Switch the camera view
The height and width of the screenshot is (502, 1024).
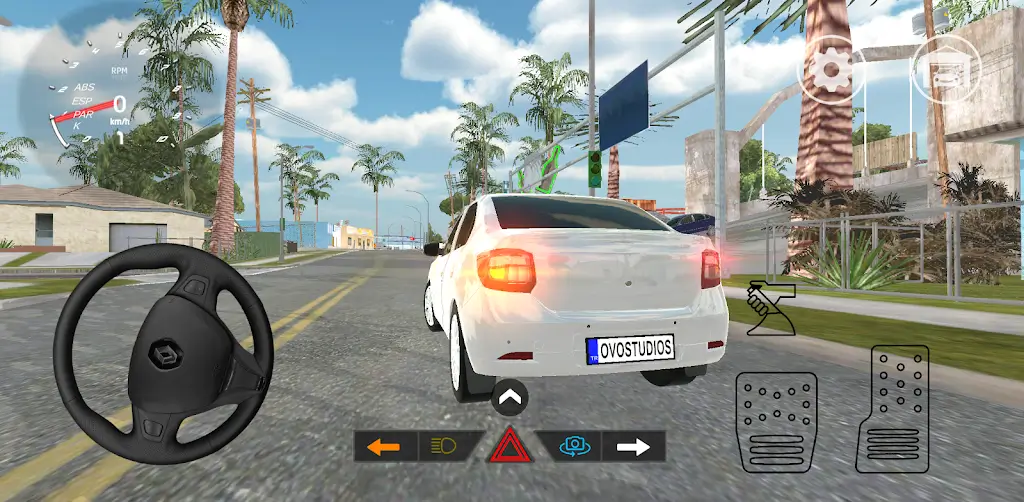coord(572,446)
